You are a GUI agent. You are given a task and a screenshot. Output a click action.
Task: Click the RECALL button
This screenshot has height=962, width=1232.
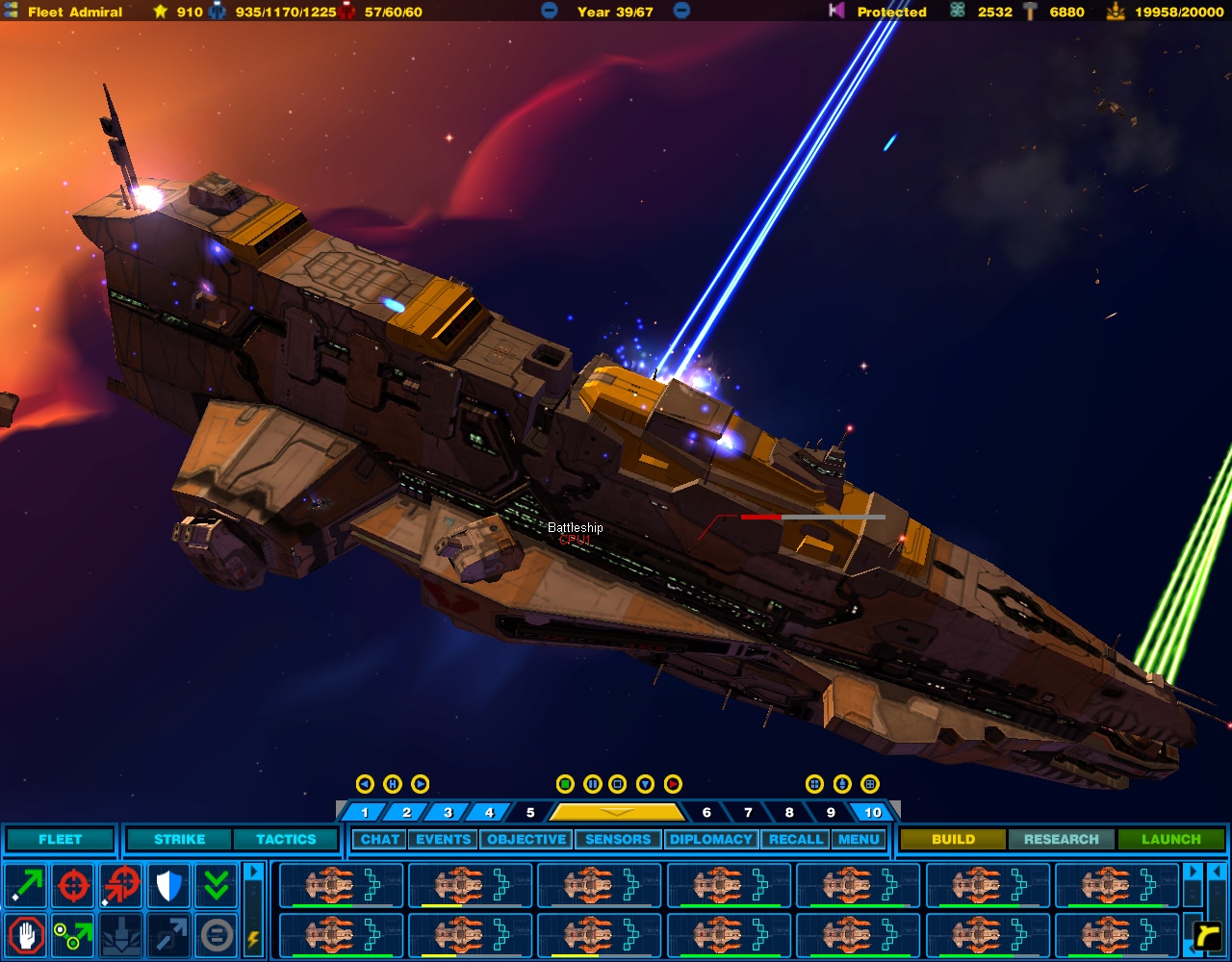tap(795, 840)
